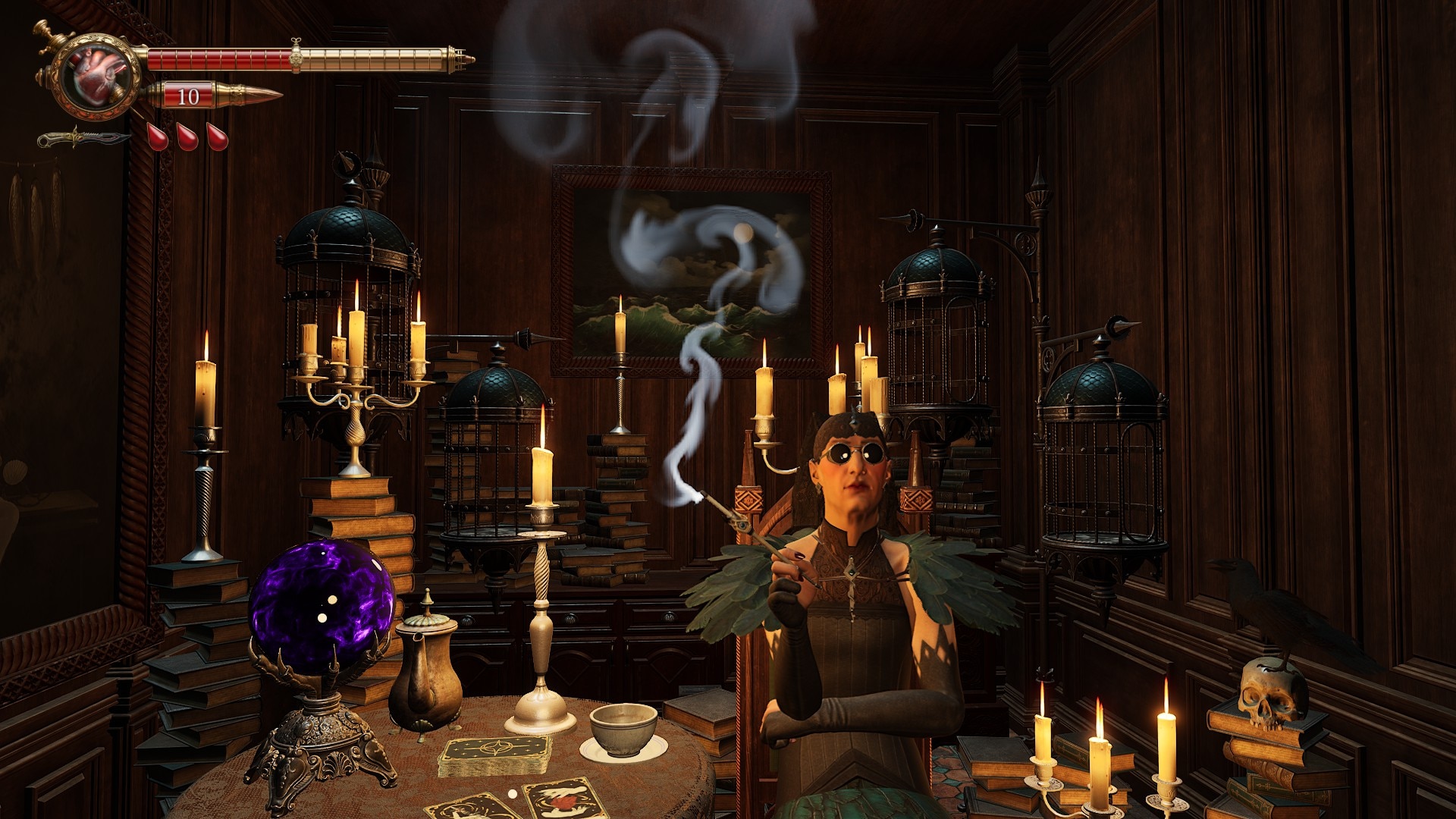
Task: Select the dagger weapon icon
Action: click(82, 139)
